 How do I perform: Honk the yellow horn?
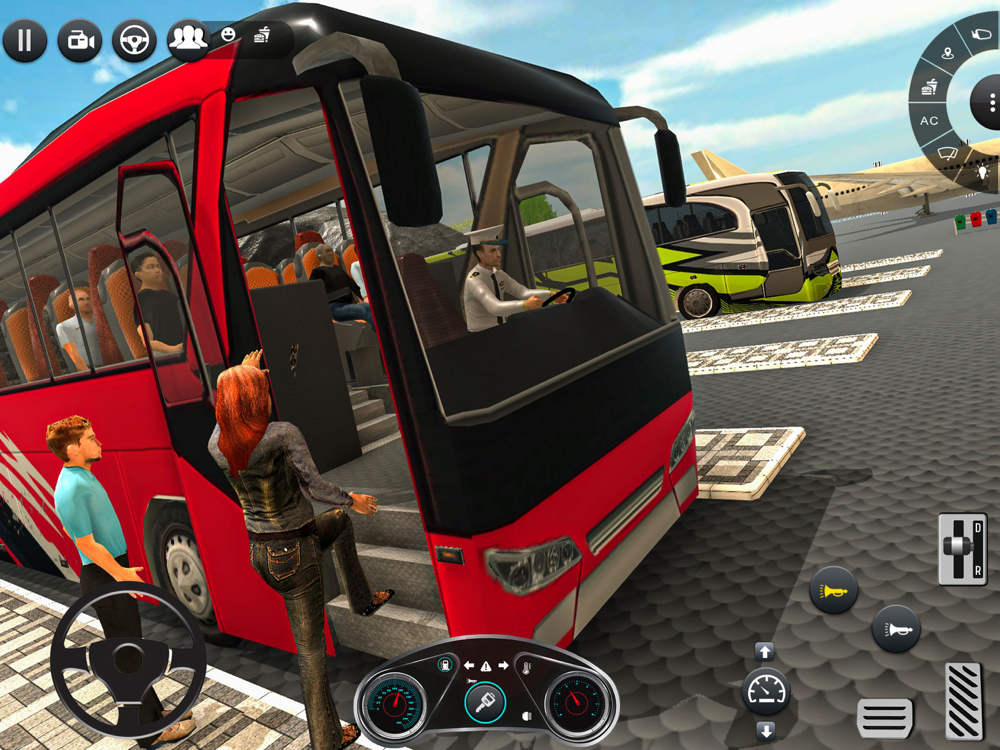click(x=833, y=590)
